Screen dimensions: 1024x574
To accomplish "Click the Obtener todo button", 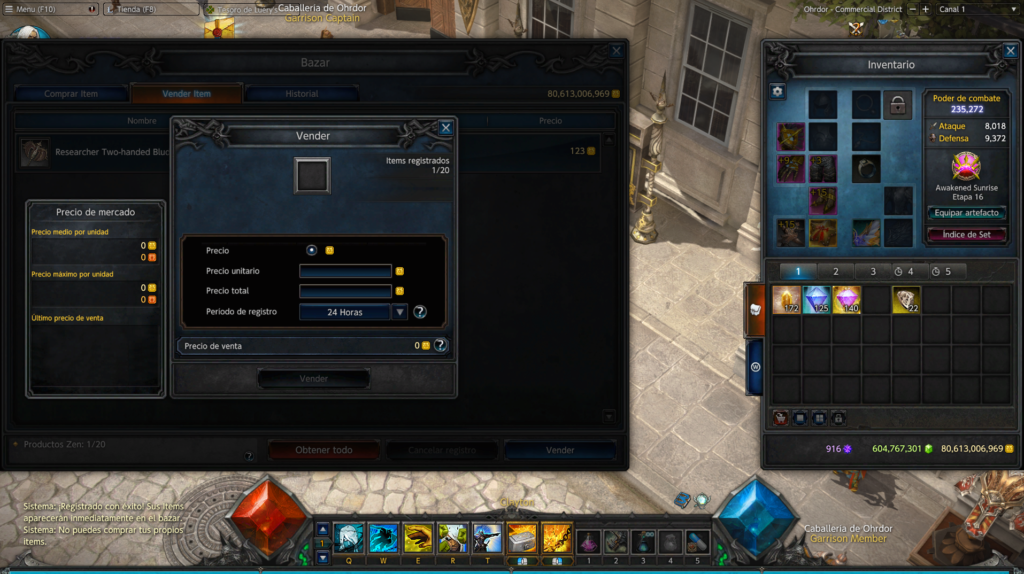I will coord(323,450).
